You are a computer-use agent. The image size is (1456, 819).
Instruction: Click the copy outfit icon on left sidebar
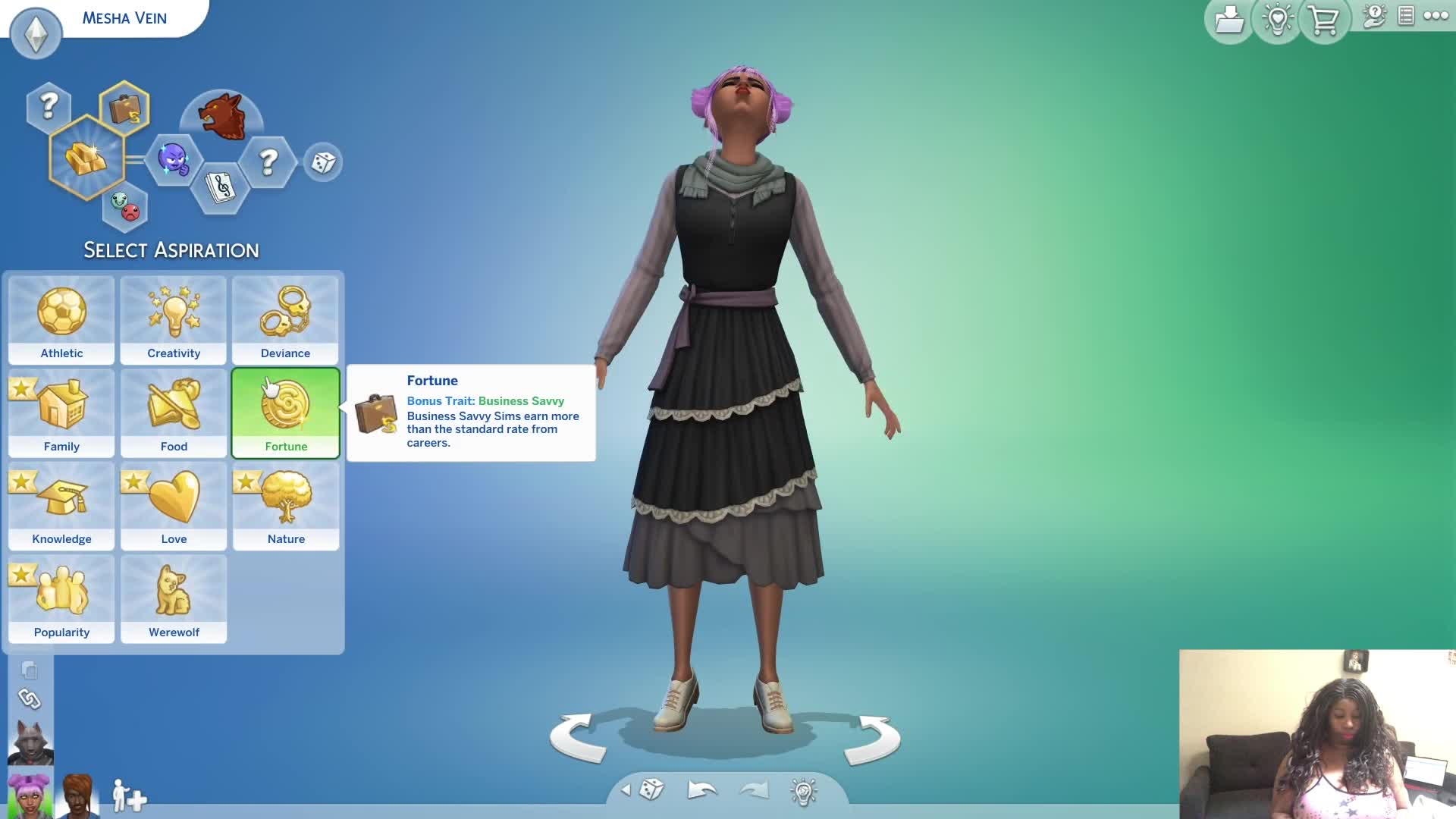click(29, 670)
